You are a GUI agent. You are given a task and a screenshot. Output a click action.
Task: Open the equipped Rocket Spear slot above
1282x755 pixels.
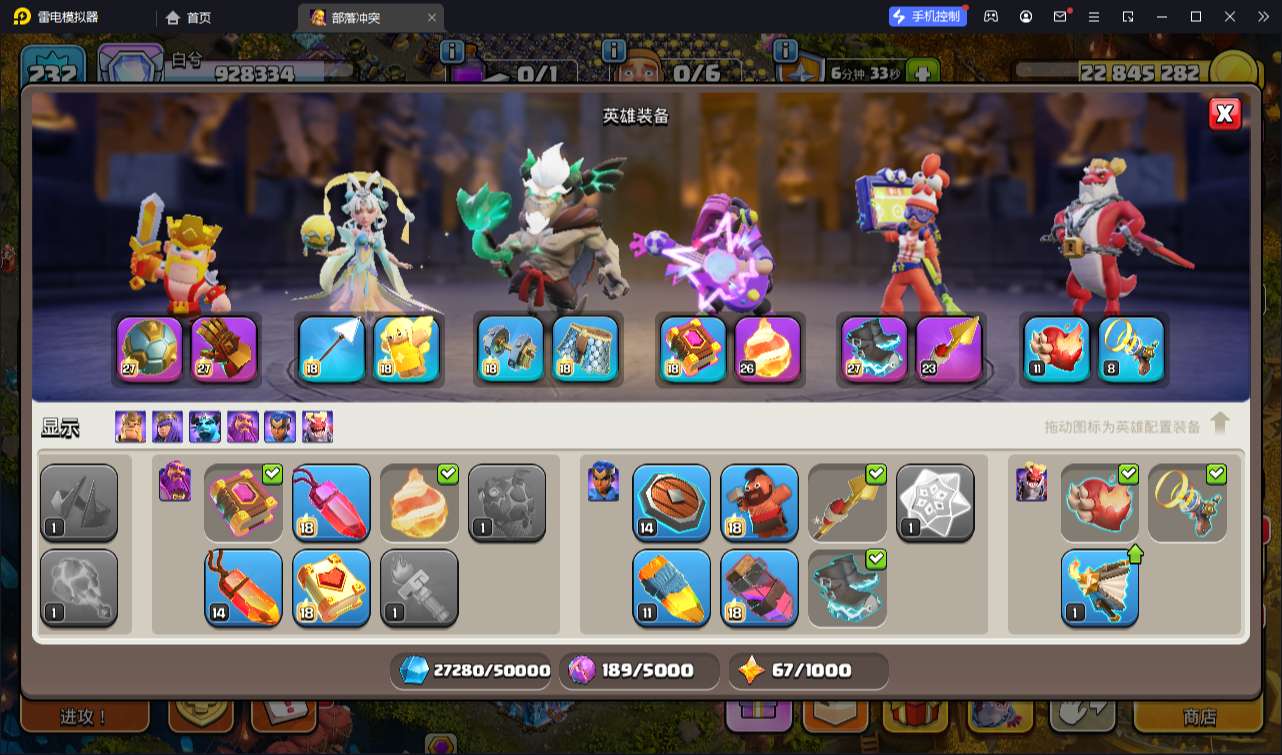pyautogui.click(x=949, y=350)
